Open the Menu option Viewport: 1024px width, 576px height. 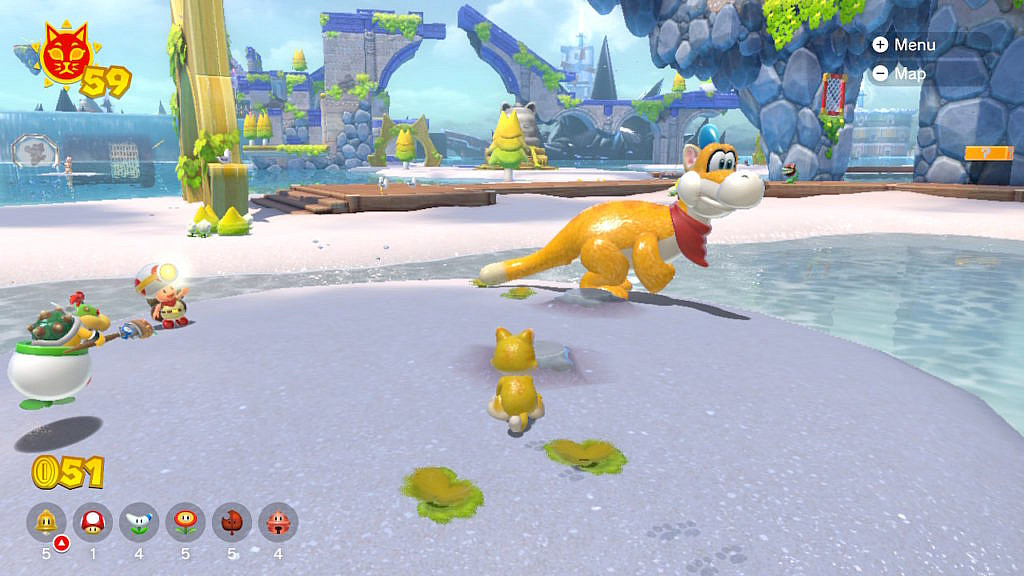(904, 45)
